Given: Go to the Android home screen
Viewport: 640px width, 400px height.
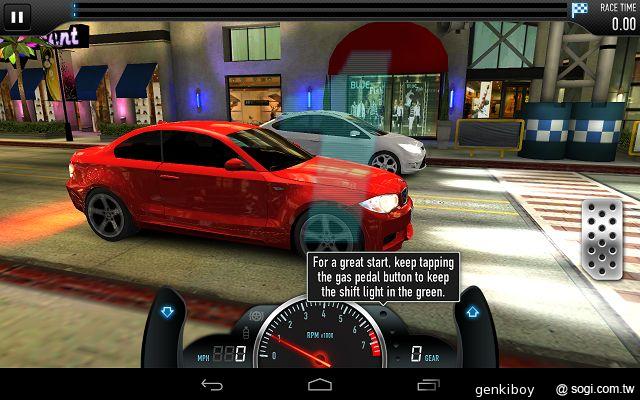Looking at the screenshot, I should tap(320, 384).
